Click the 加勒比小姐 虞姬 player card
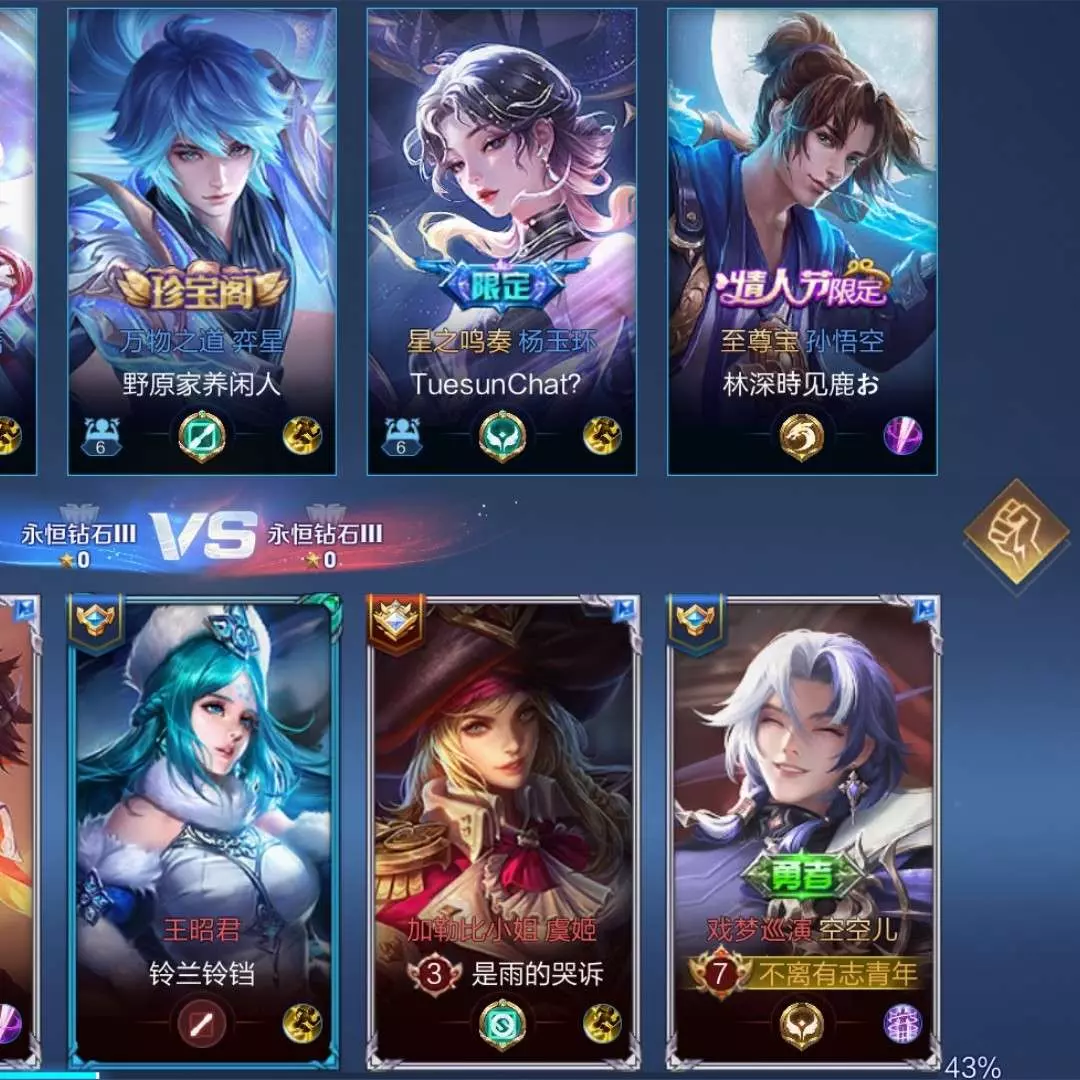This screenshot has height=1080, width=1080. pos(503,830)
